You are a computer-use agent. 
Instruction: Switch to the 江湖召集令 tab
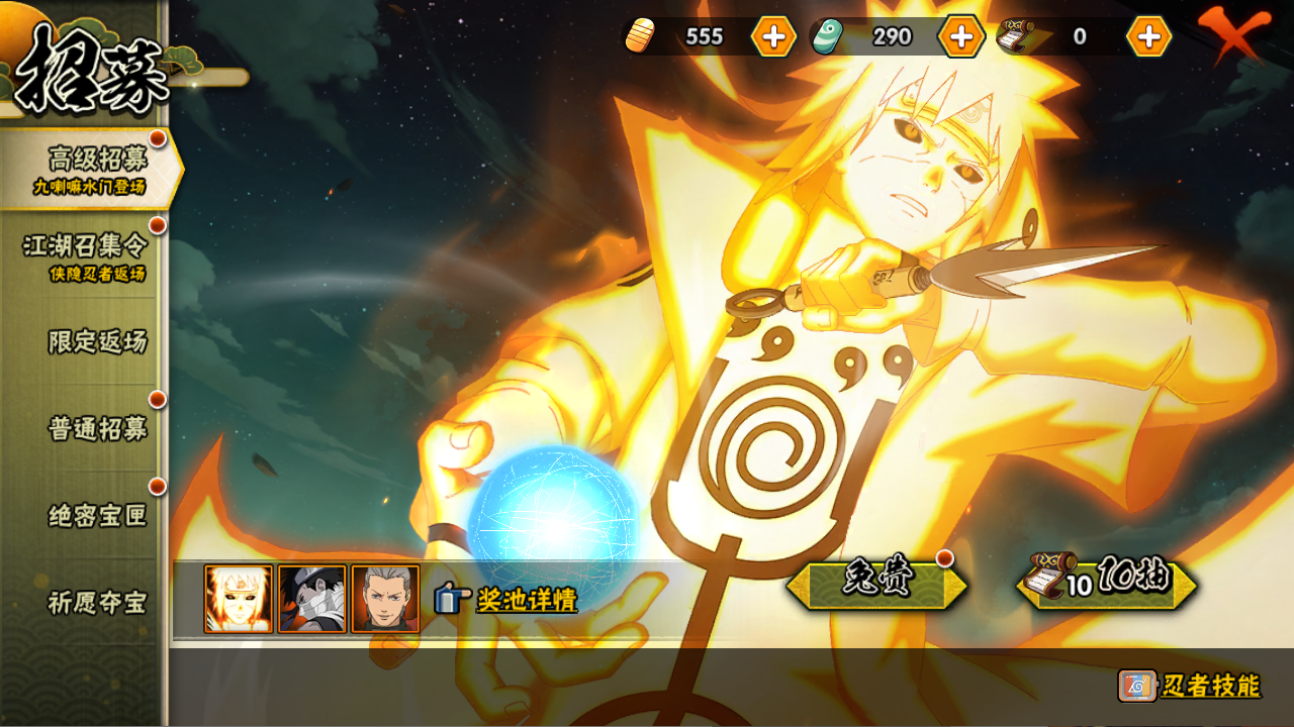(86, 256)
